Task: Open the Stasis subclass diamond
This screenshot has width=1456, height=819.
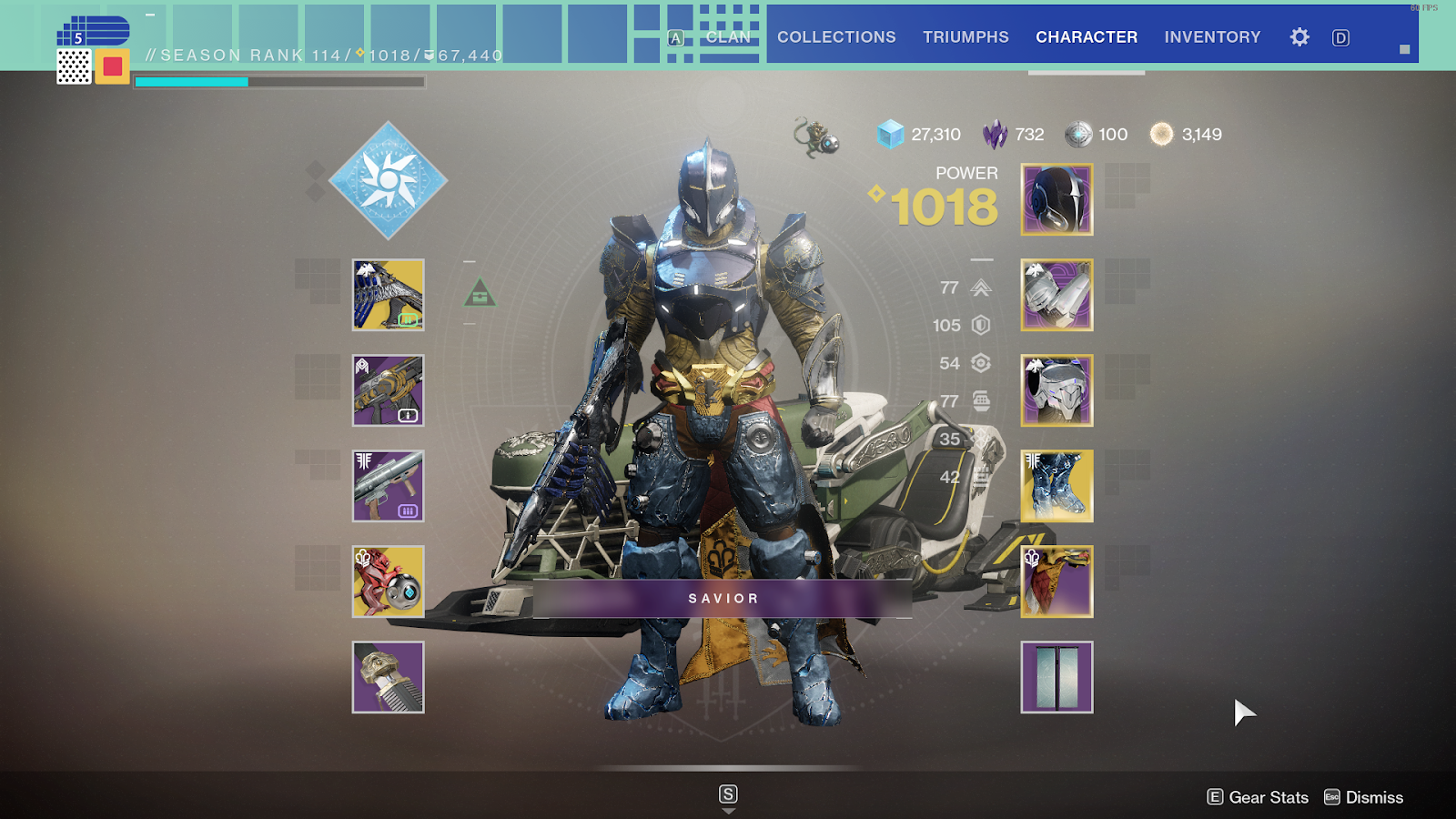Action: [x=388, y=180]
